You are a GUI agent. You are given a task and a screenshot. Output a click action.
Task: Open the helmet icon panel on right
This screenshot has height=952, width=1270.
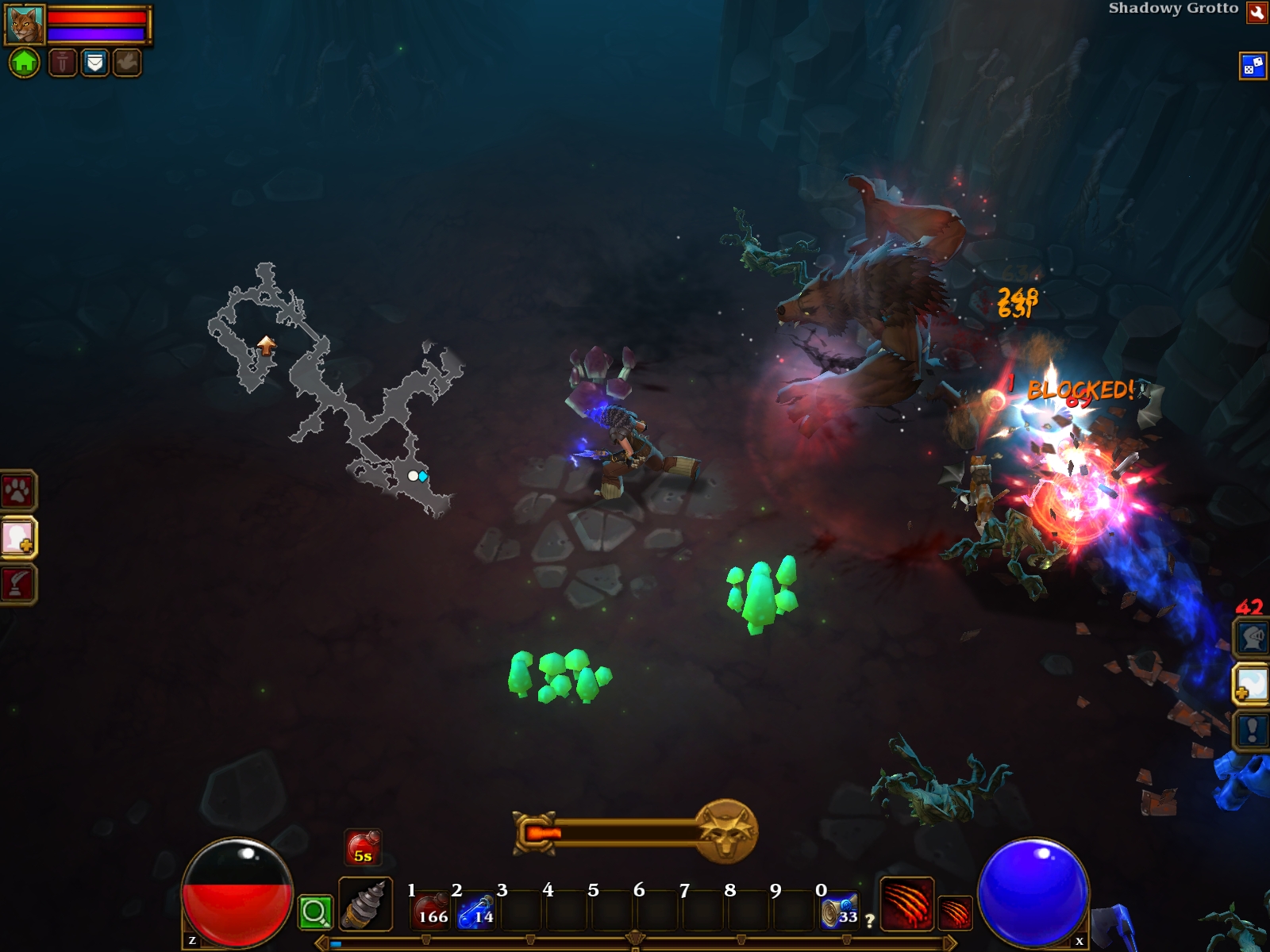[x=1252, y=638]
